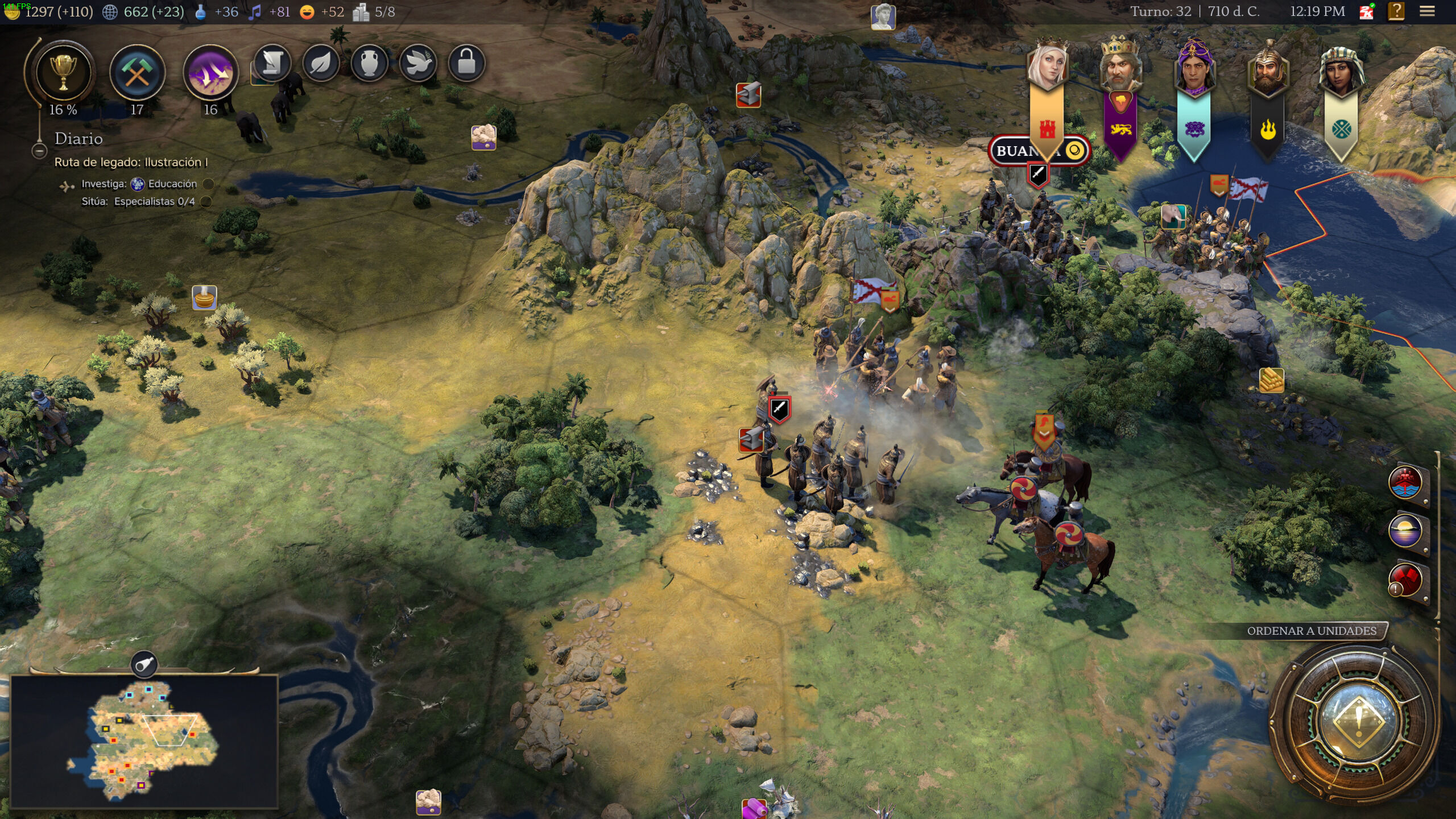The width and height of the screenshot is (1456, 819).
Task: Open the 2K account icon
Action: 1366,11
